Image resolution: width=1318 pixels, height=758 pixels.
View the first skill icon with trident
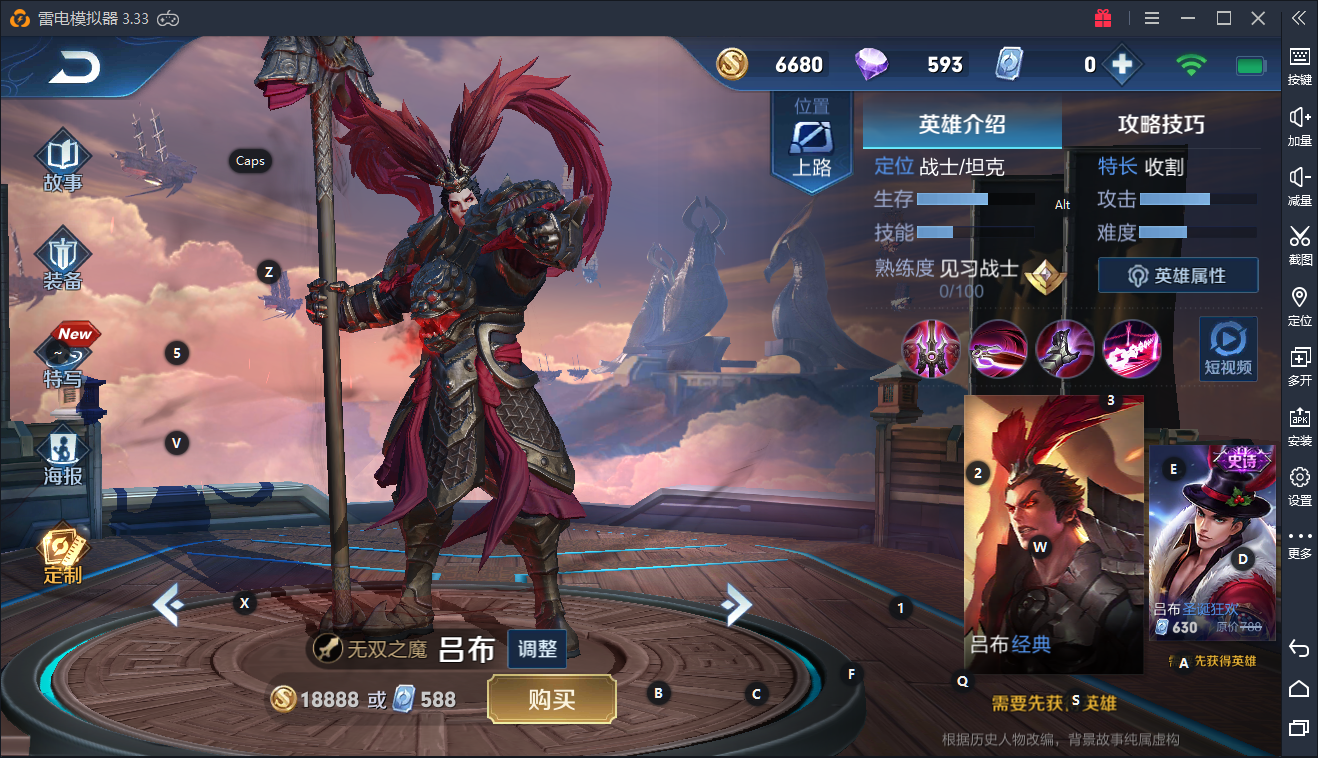point(931,349)
